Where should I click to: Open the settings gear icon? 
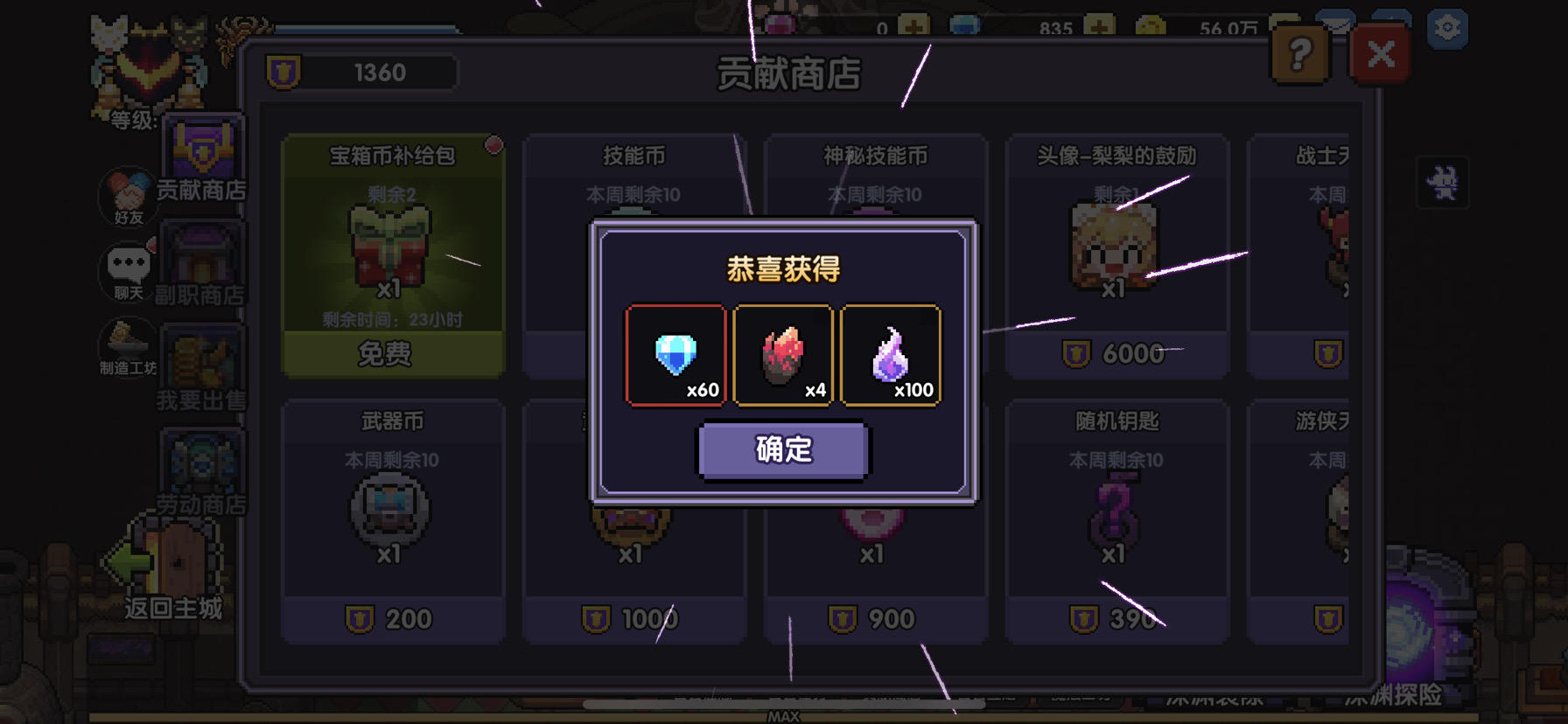coord(1448,29)
